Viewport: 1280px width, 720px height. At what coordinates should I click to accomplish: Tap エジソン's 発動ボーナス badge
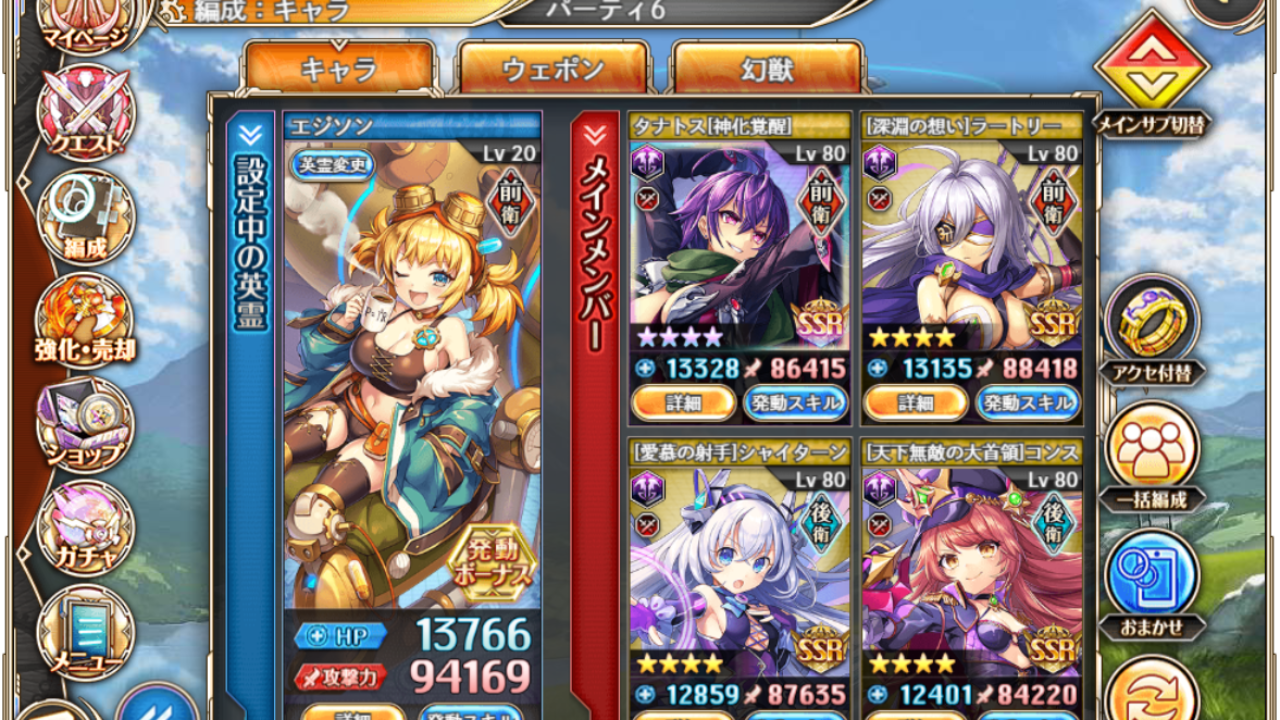pyautogui.click(x=490, y=562)
